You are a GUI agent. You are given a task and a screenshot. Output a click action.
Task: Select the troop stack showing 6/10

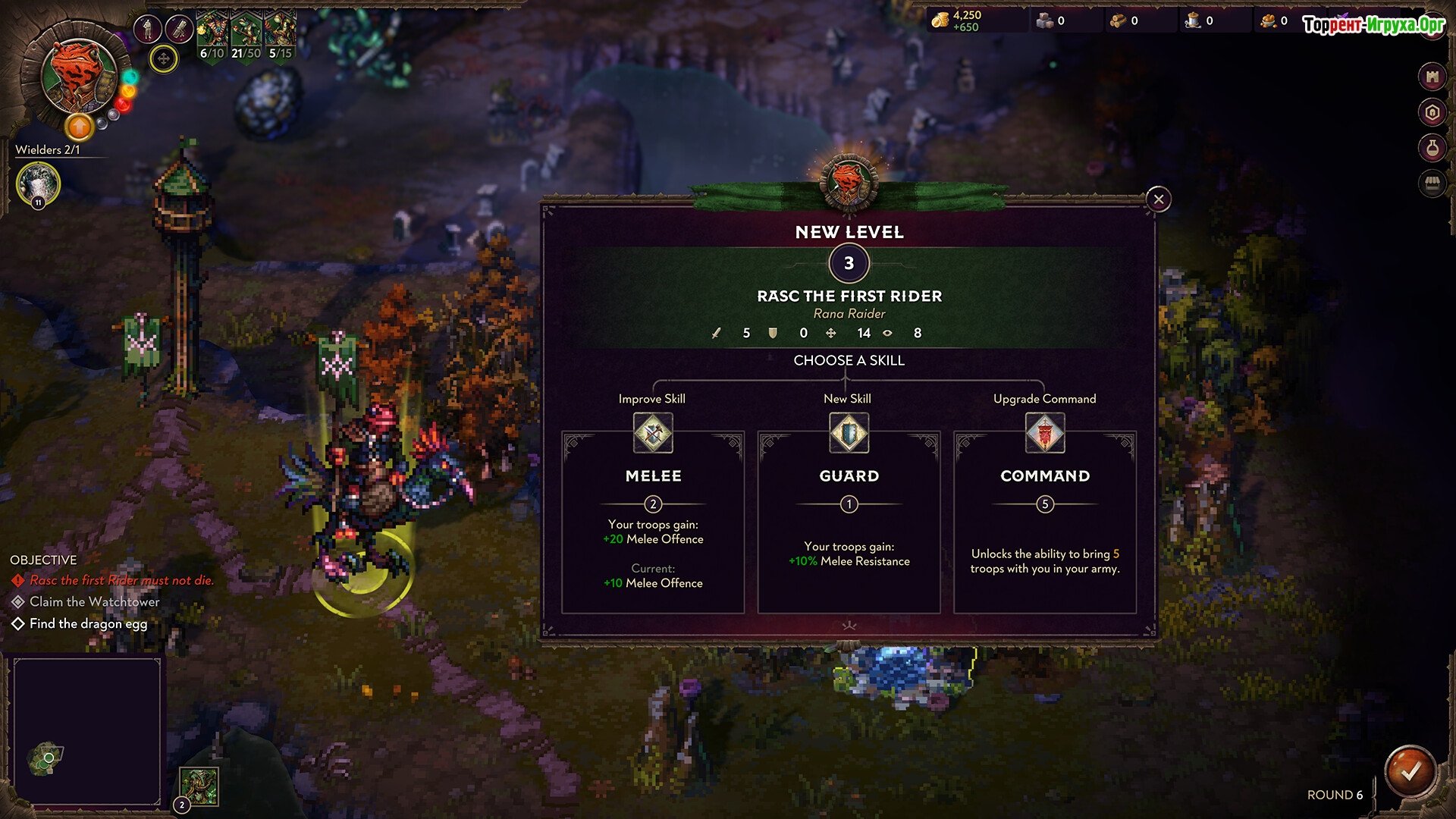pyautogui.click(x=212, y=35)
